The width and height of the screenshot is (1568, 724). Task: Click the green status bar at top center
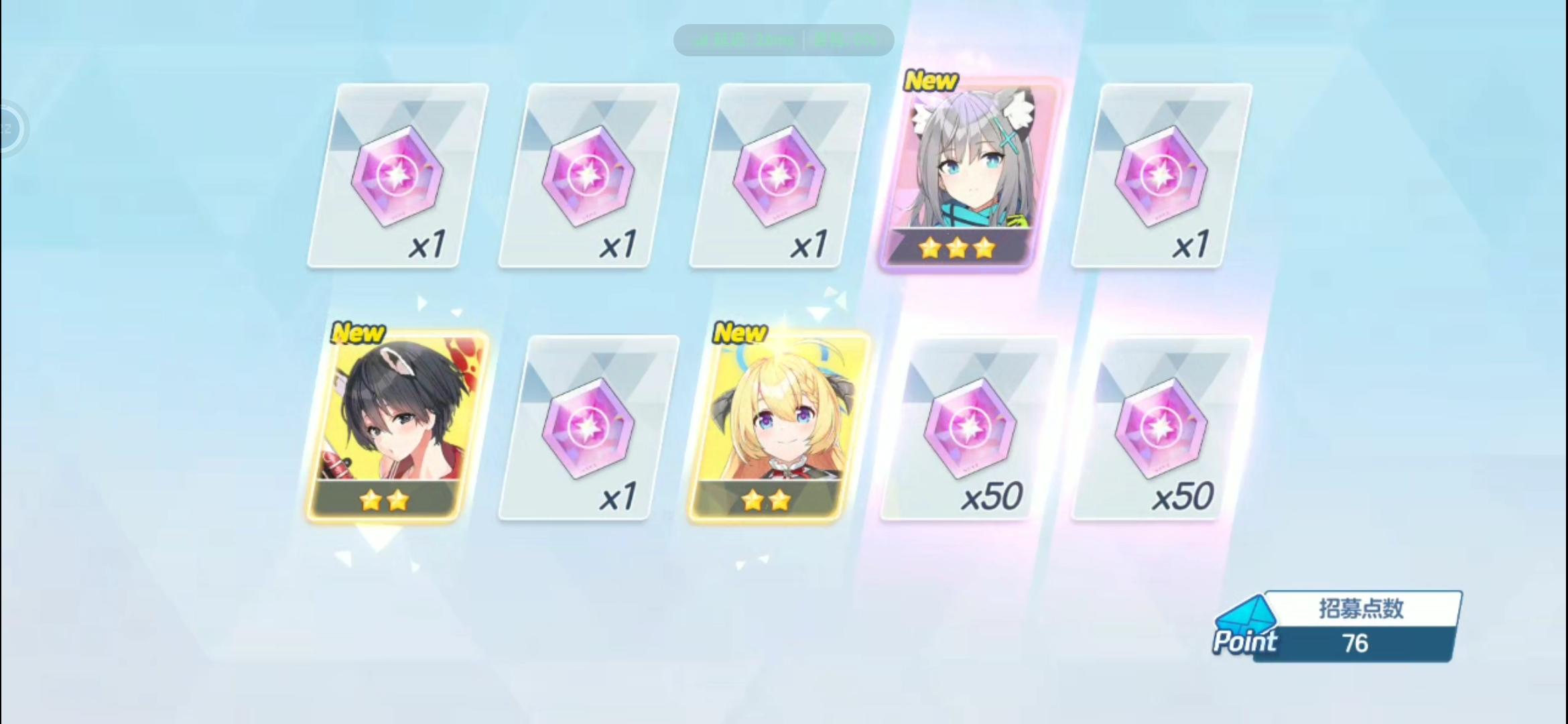784,39
